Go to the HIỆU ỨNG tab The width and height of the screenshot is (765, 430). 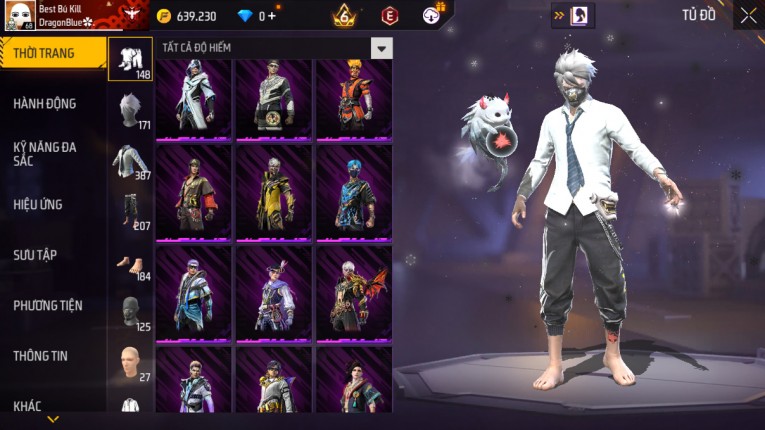click(38, 204)
